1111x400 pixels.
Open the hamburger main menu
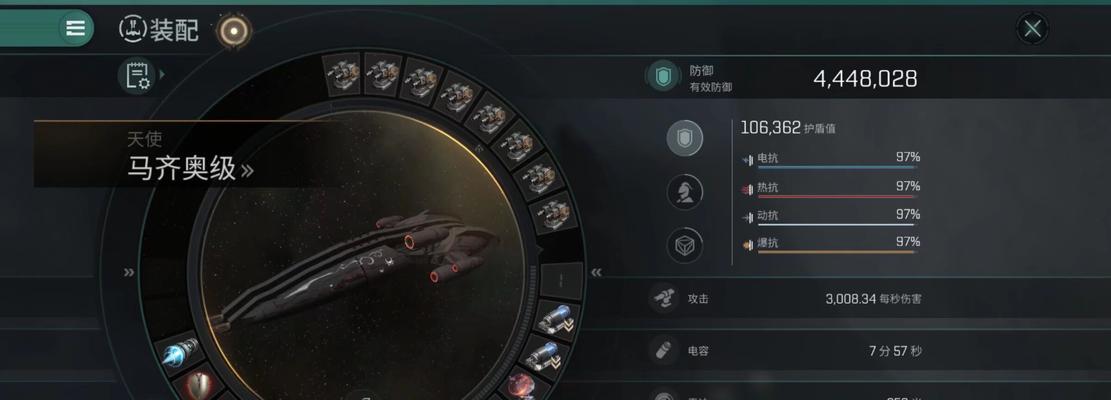click(x=75, y=28)
